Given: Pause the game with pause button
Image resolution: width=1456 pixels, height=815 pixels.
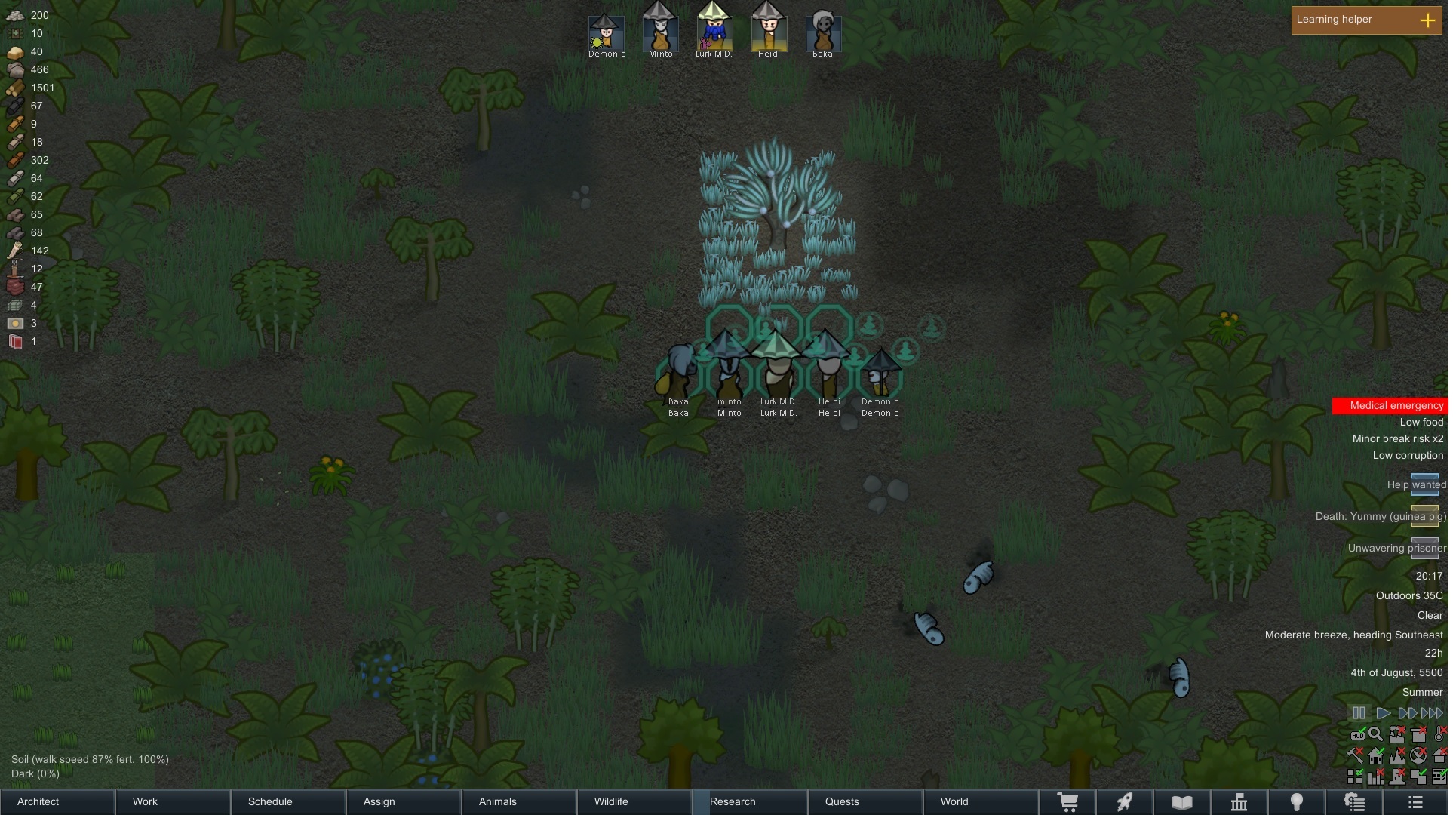Looking at the screenshot, I should (1359, 713).
